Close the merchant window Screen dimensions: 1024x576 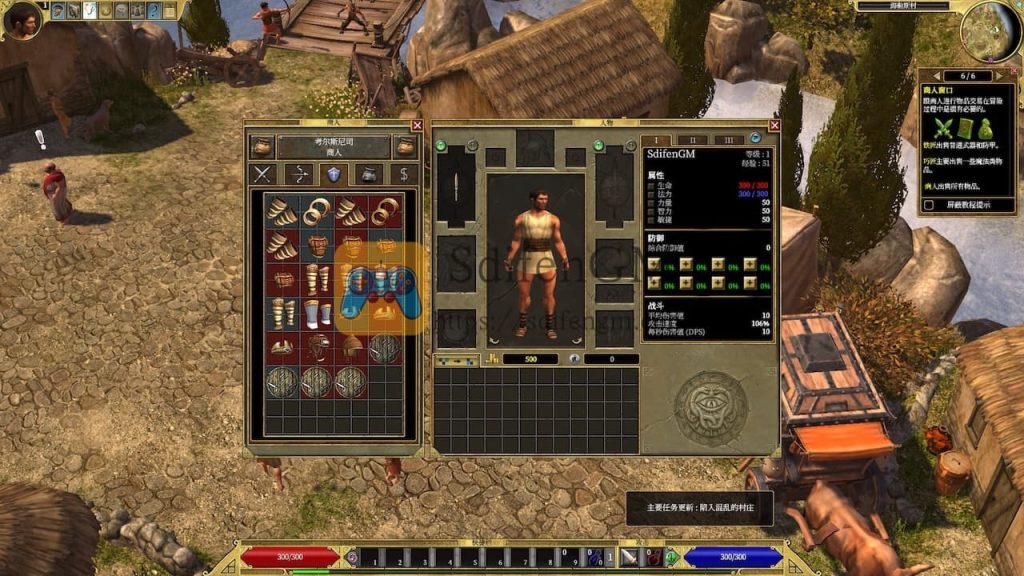[x=417, y=126]
